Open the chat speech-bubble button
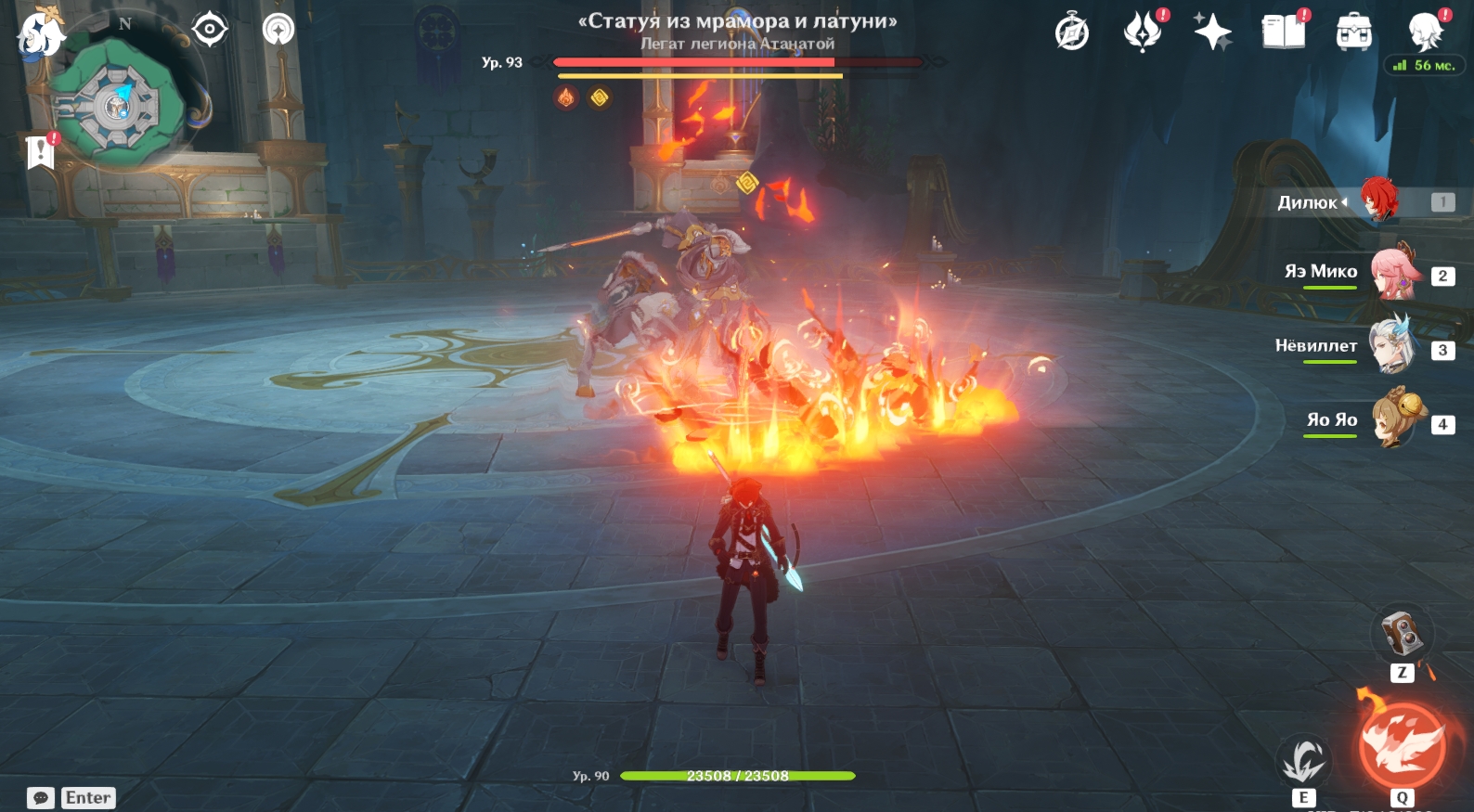This screenshot has width=1474, height=812. click(41, 798)
